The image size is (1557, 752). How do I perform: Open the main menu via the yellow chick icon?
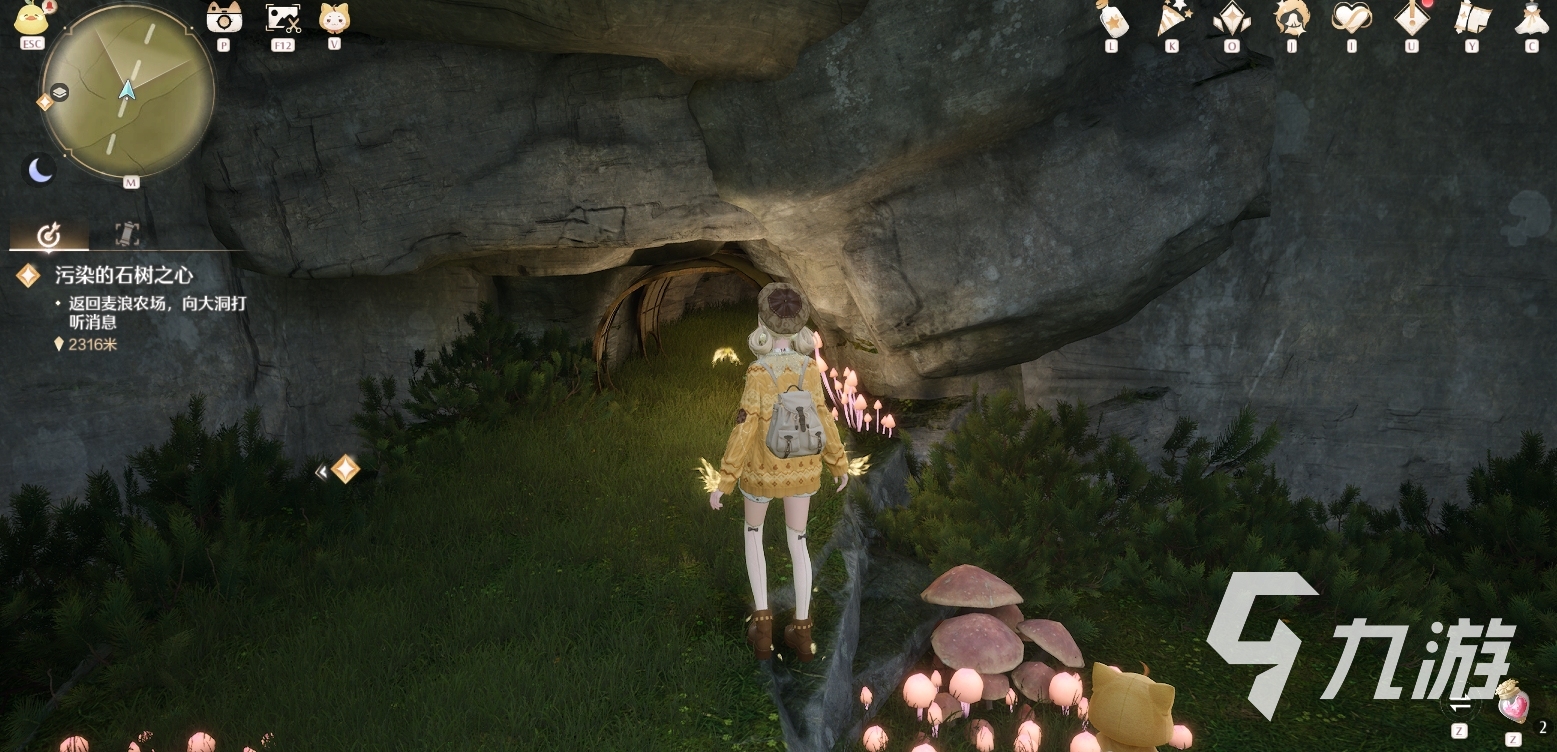33,20
